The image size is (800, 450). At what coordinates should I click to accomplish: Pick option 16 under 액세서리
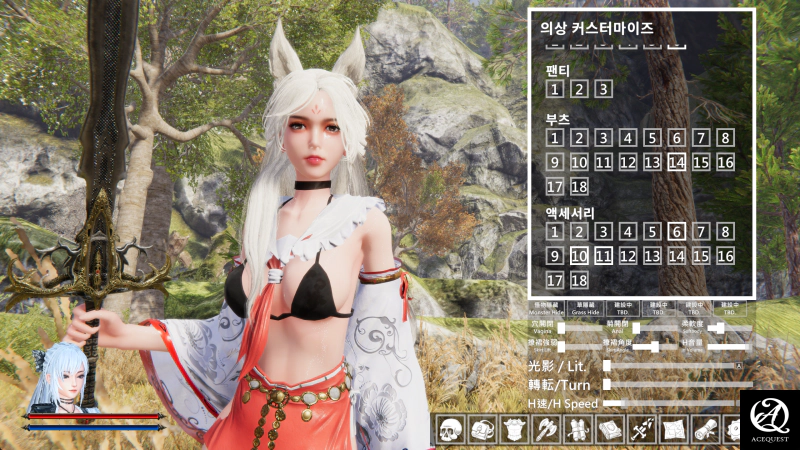726,256
